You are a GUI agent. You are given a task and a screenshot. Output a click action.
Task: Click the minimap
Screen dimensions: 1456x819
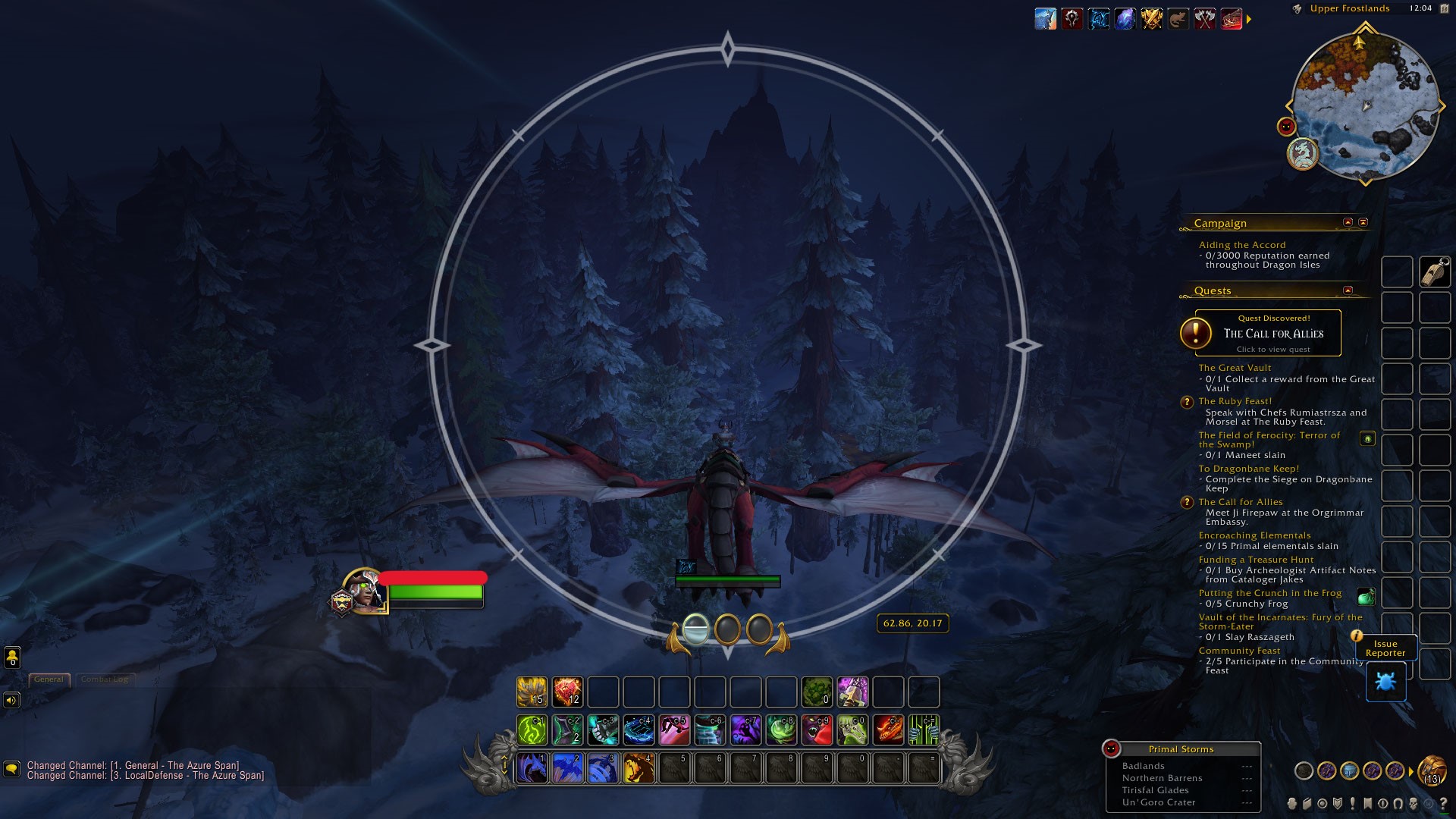1365,105
